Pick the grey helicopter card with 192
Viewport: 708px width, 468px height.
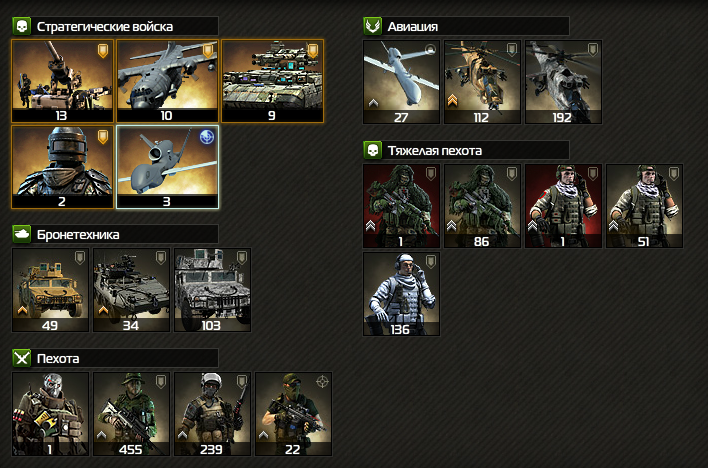tap(563, 79)
